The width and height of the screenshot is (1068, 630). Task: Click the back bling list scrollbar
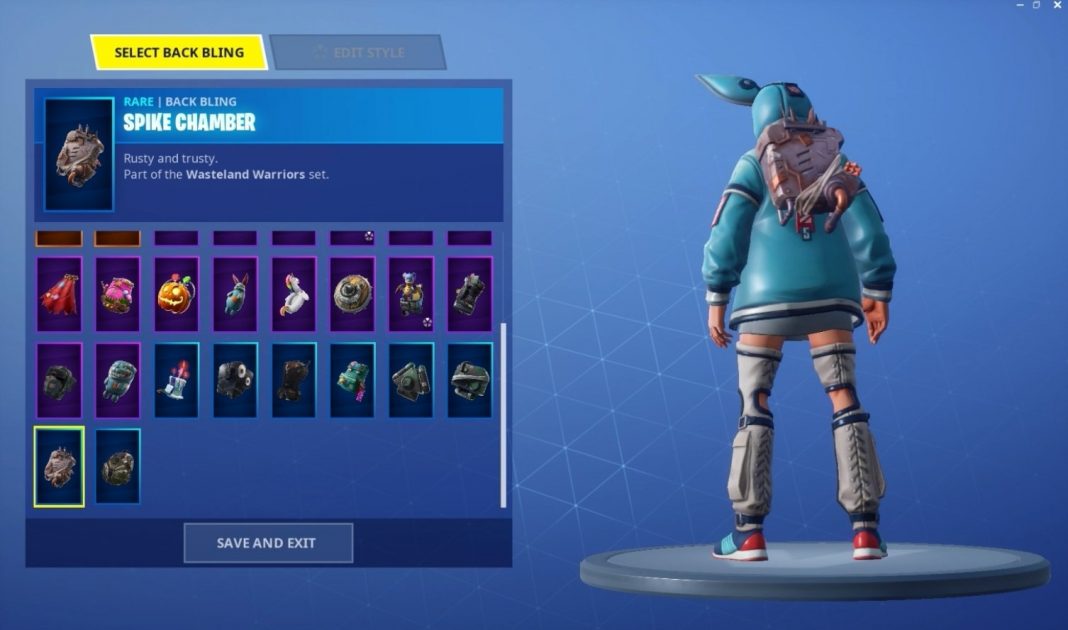coord(503,414)
